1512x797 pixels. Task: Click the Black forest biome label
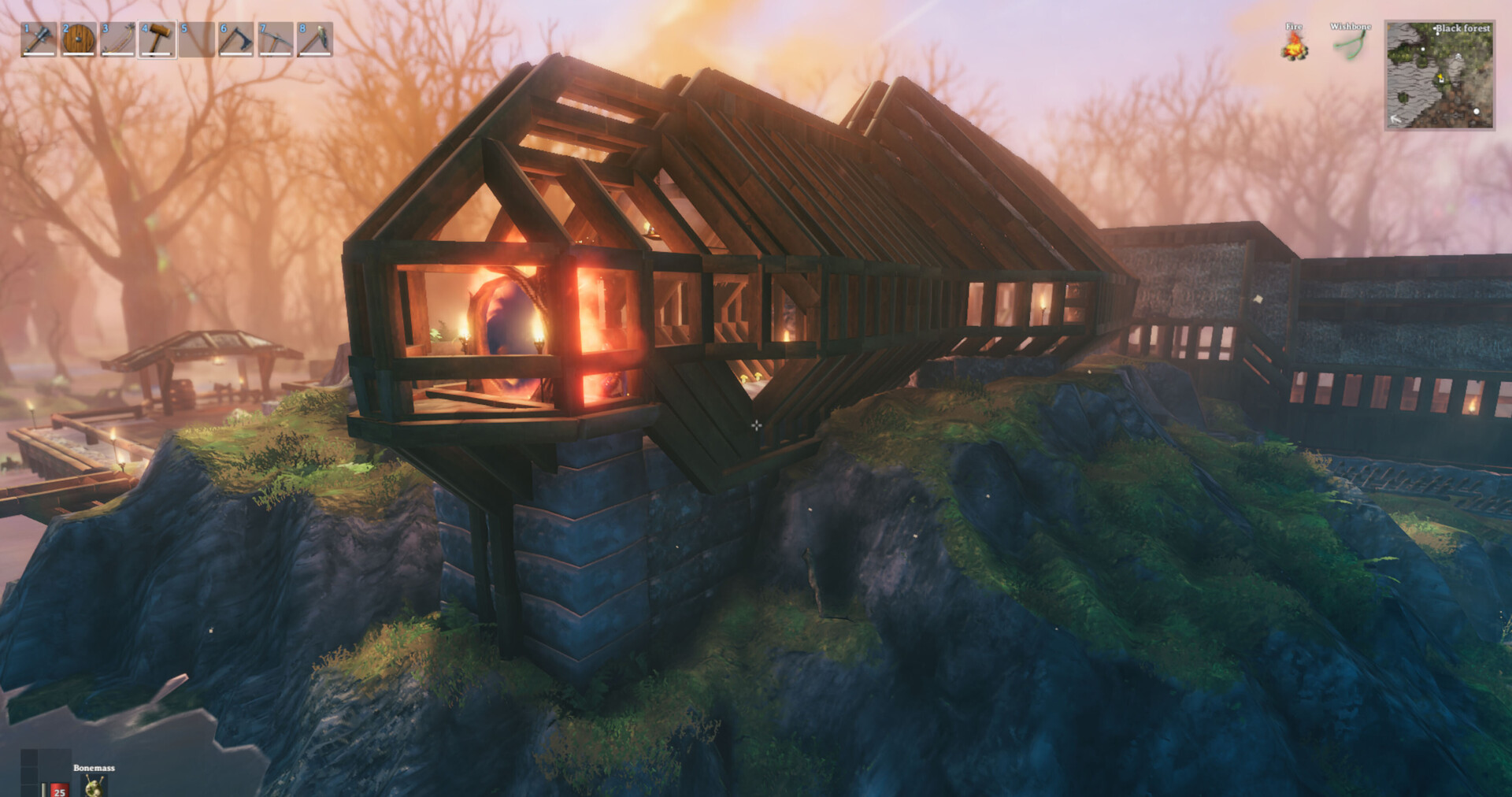pos(1463,28)
